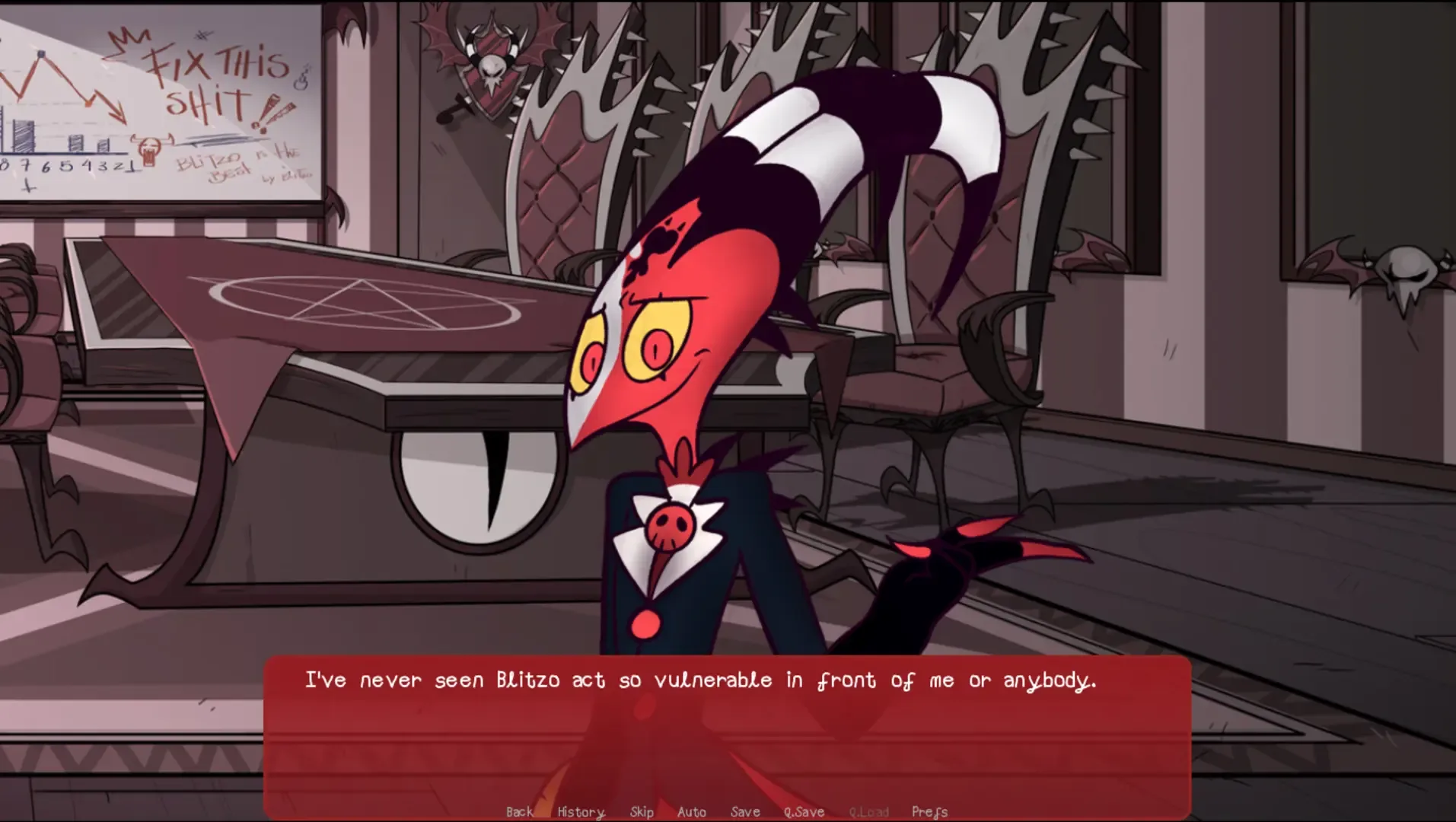
Task: Open the Save screen
Action: pos(744,811)
